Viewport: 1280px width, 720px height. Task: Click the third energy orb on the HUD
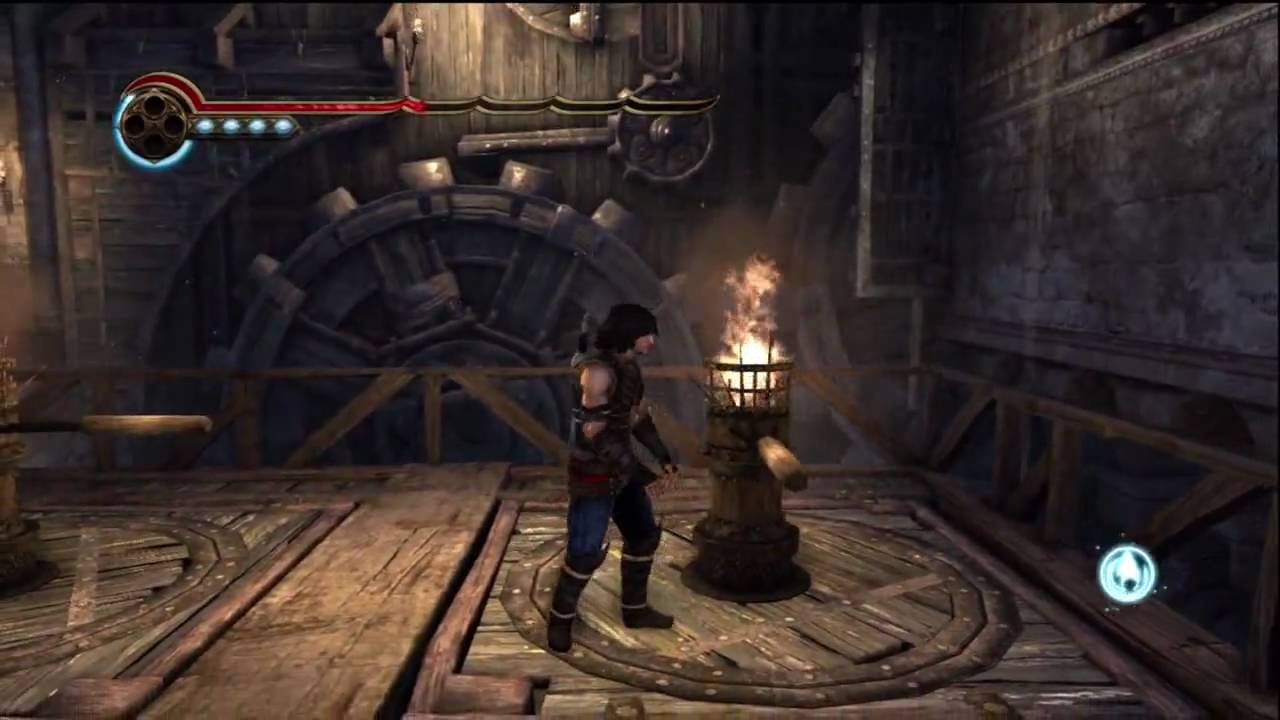[x=259, y=127]
